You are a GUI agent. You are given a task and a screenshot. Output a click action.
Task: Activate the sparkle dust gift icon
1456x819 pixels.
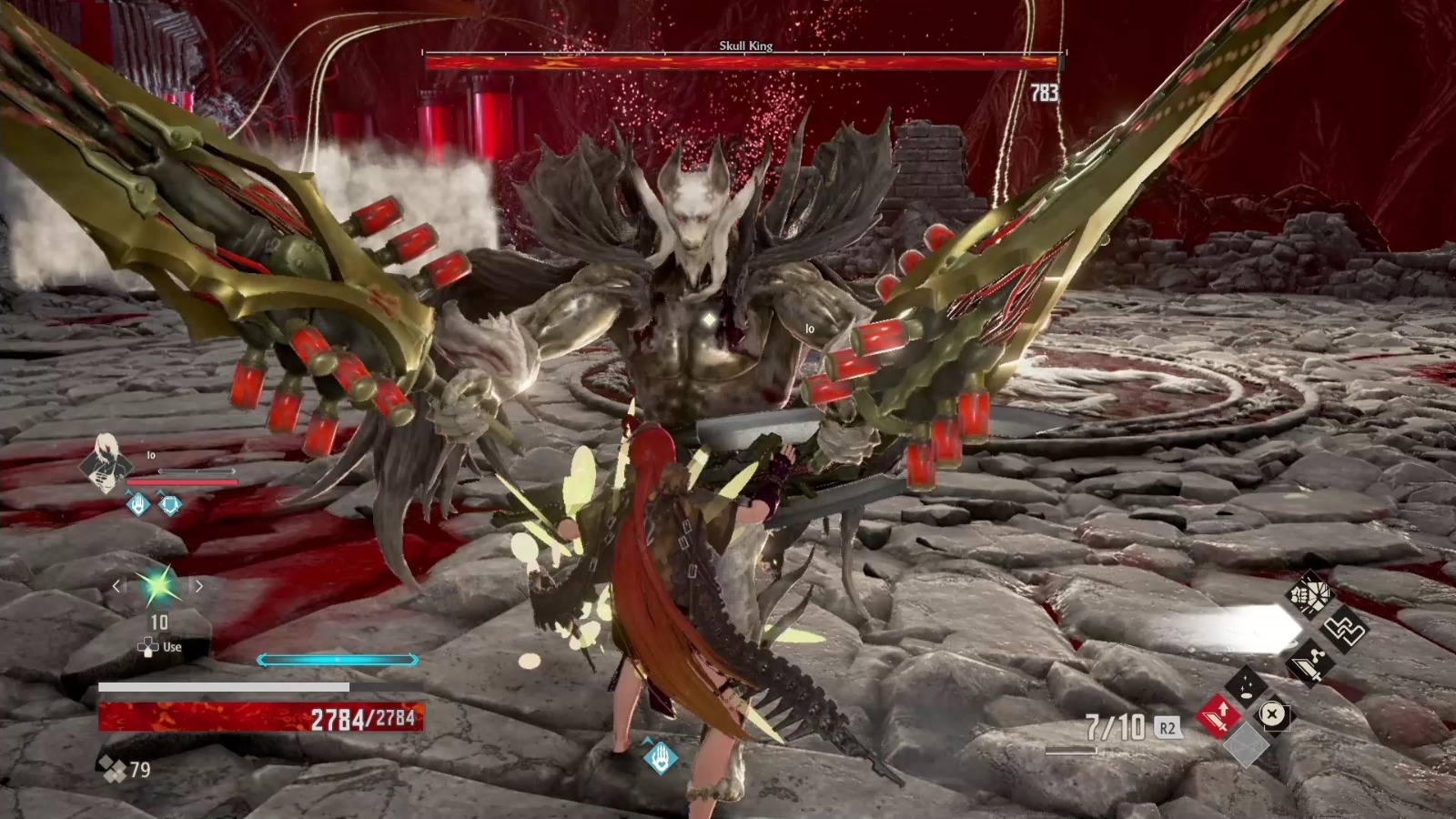[x=1245, y=686]
